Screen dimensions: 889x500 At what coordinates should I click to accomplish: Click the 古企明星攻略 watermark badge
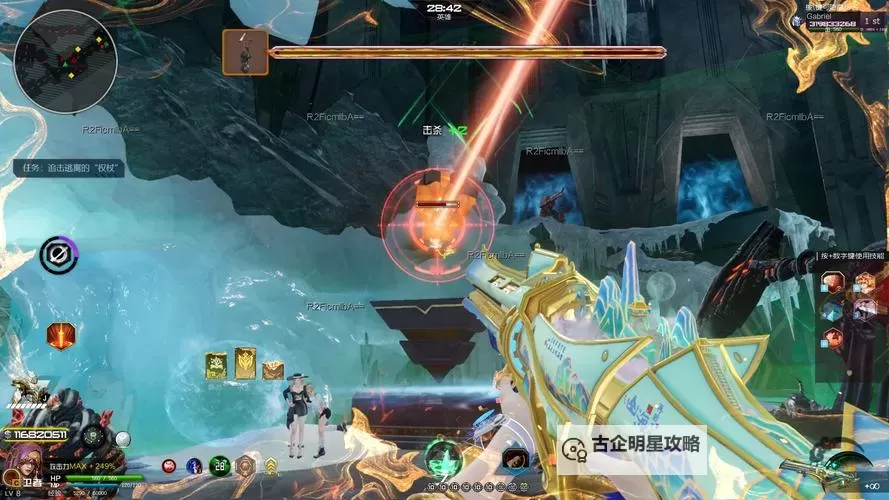tap(632, 446)
